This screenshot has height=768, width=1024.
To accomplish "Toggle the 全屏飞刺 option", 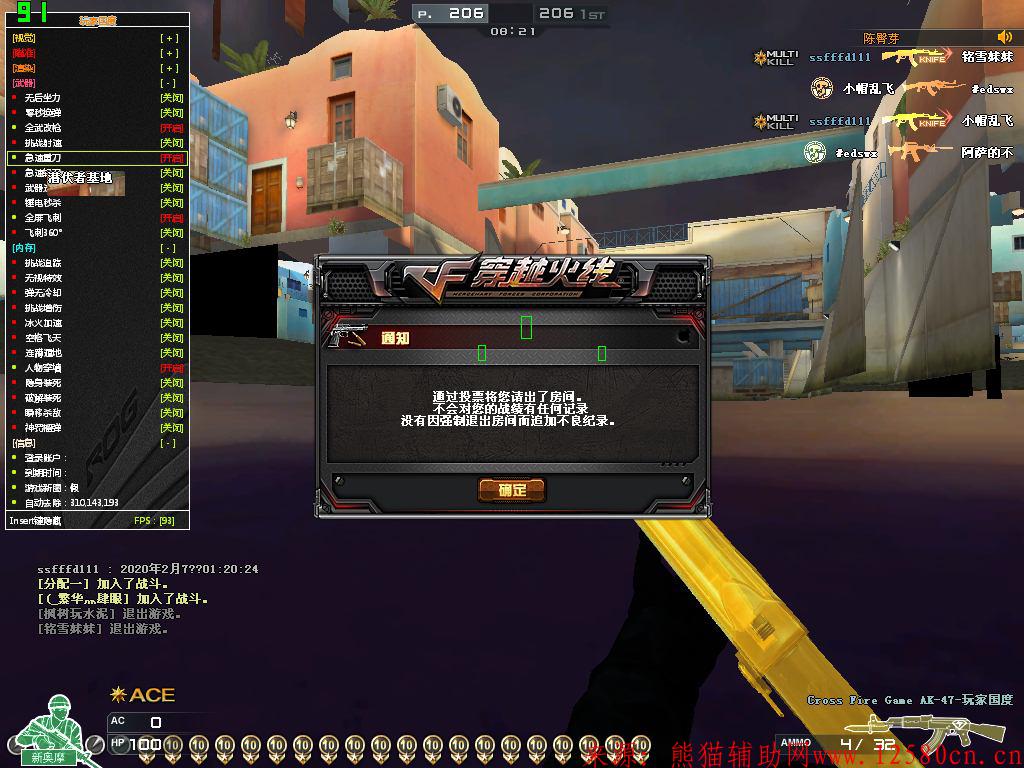I will pyautogui.click(x=171, y=218).
